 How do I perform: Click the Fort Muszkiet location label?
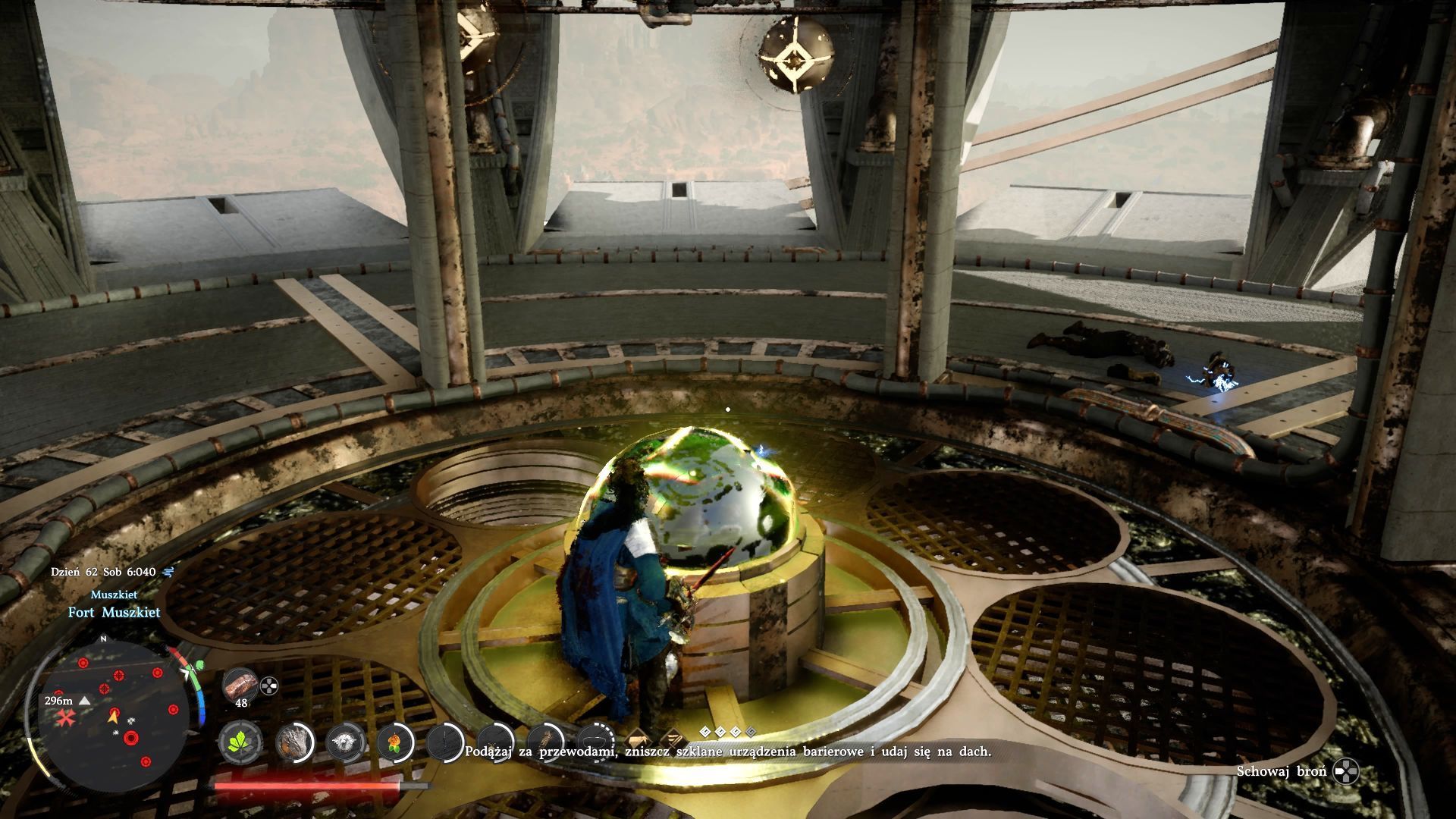[x=115, y=613]
